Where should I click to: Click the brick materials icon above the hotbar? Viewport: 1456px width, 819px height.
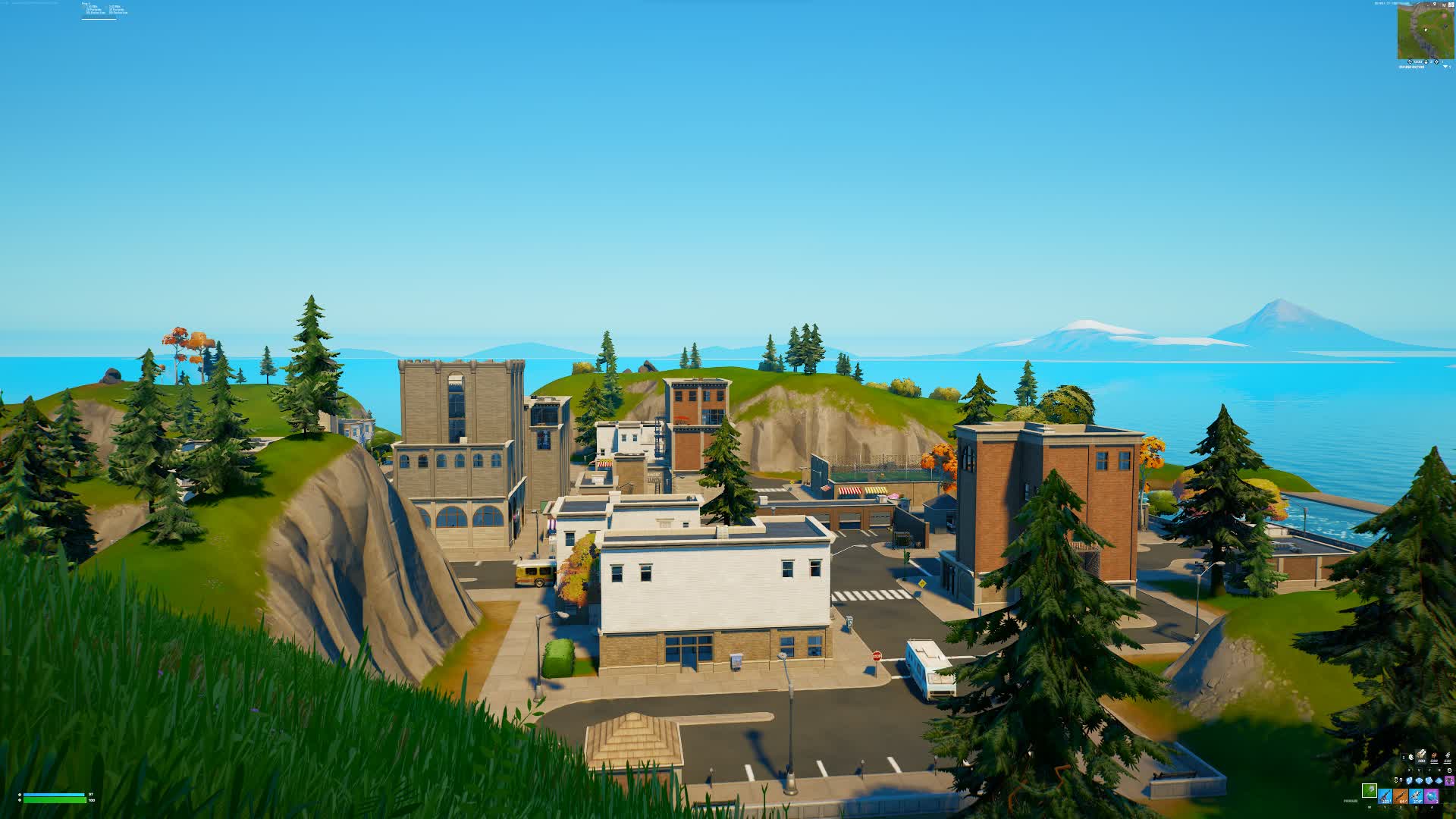(1434, 756)
